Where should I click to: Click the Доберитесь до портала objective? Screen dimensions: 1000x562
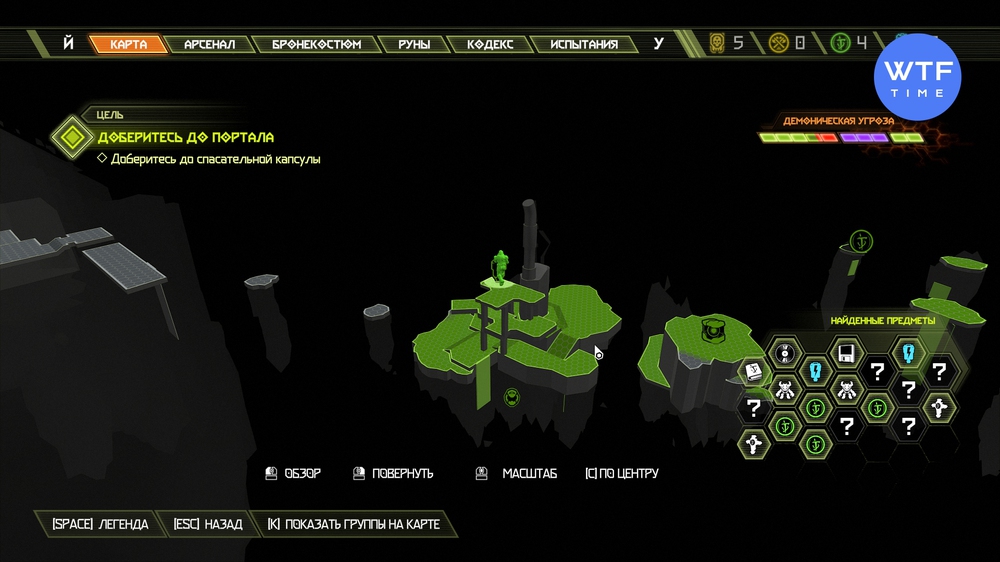click(x=185, y=136)
